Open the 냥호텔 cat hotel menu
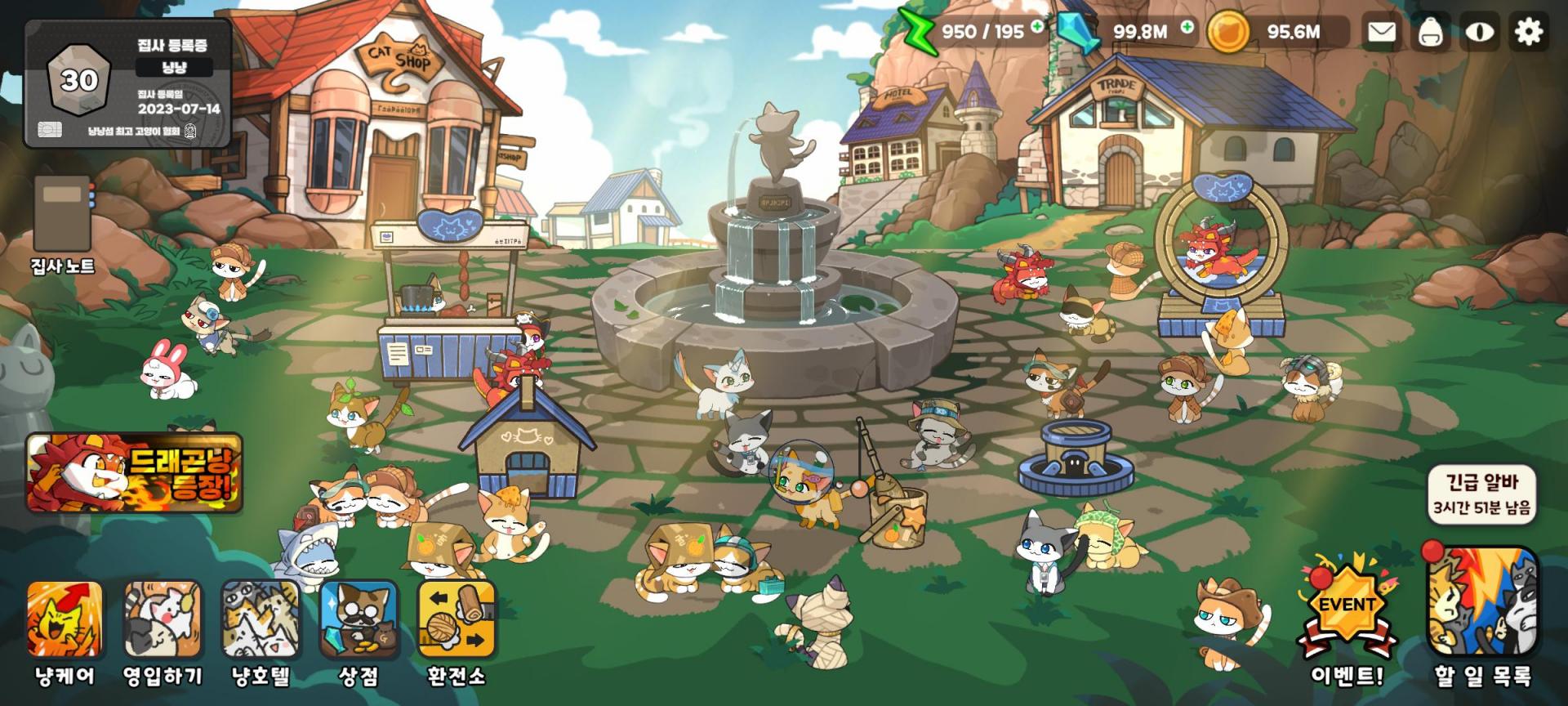 (261, 631)
